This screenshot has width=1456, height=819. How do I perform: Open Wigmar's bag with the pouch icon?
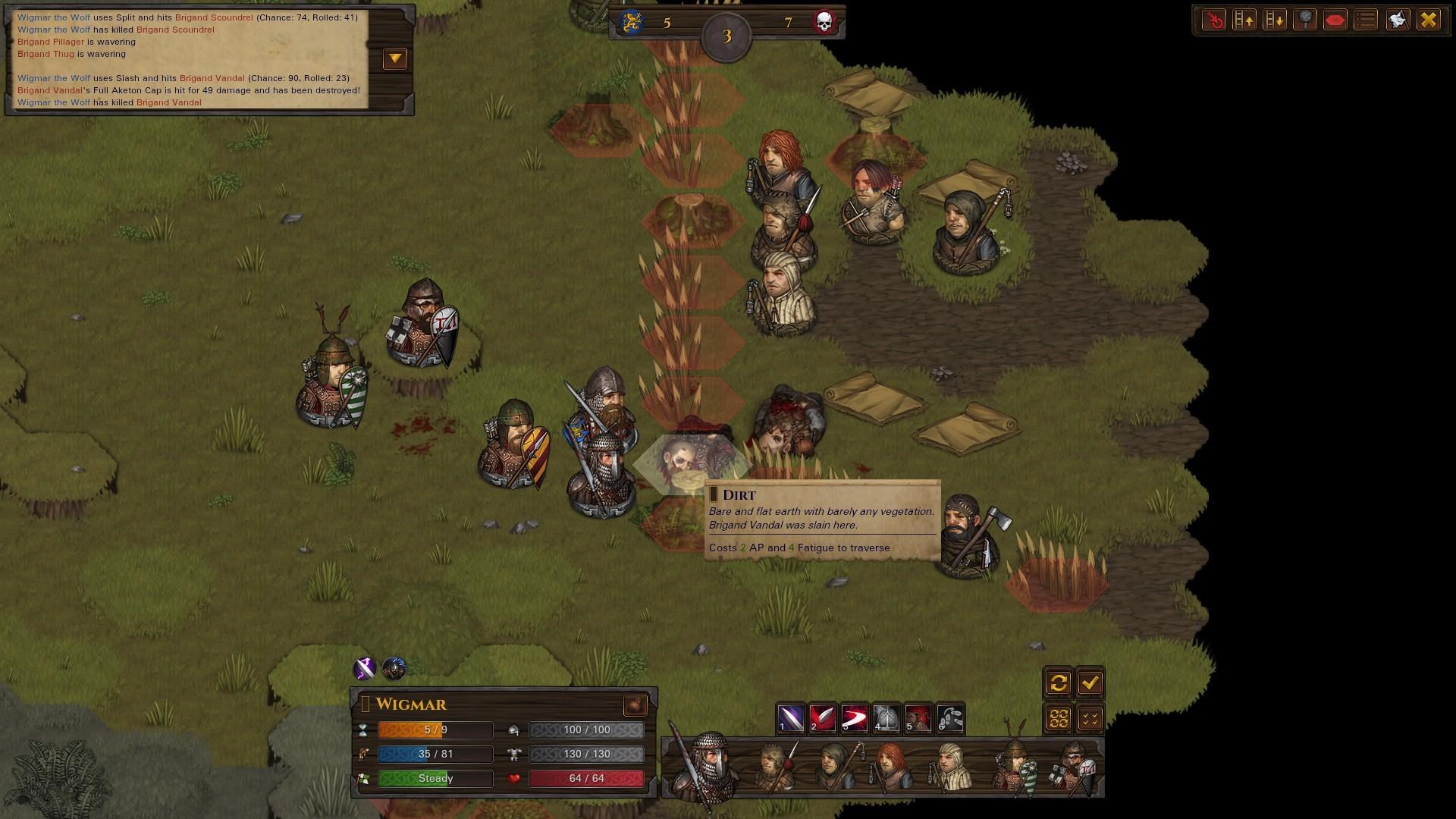click(635, 704)
